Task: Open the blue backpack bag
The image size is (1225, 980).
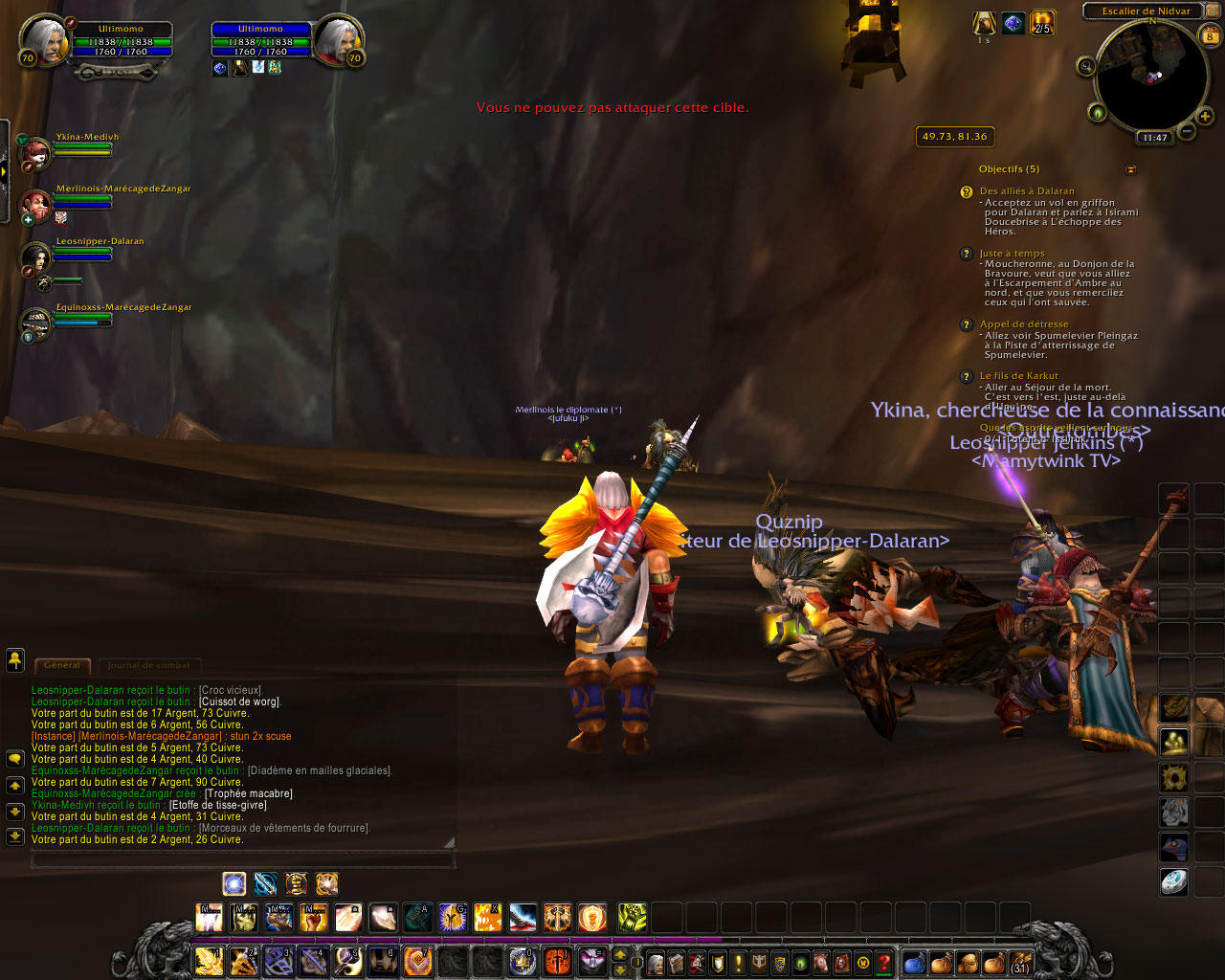Action: click(x=914, y=962)
